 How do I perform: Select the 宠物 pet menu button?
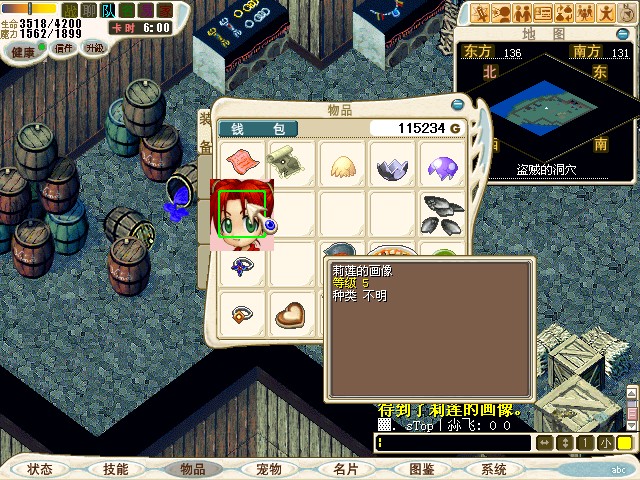(269, 469)
